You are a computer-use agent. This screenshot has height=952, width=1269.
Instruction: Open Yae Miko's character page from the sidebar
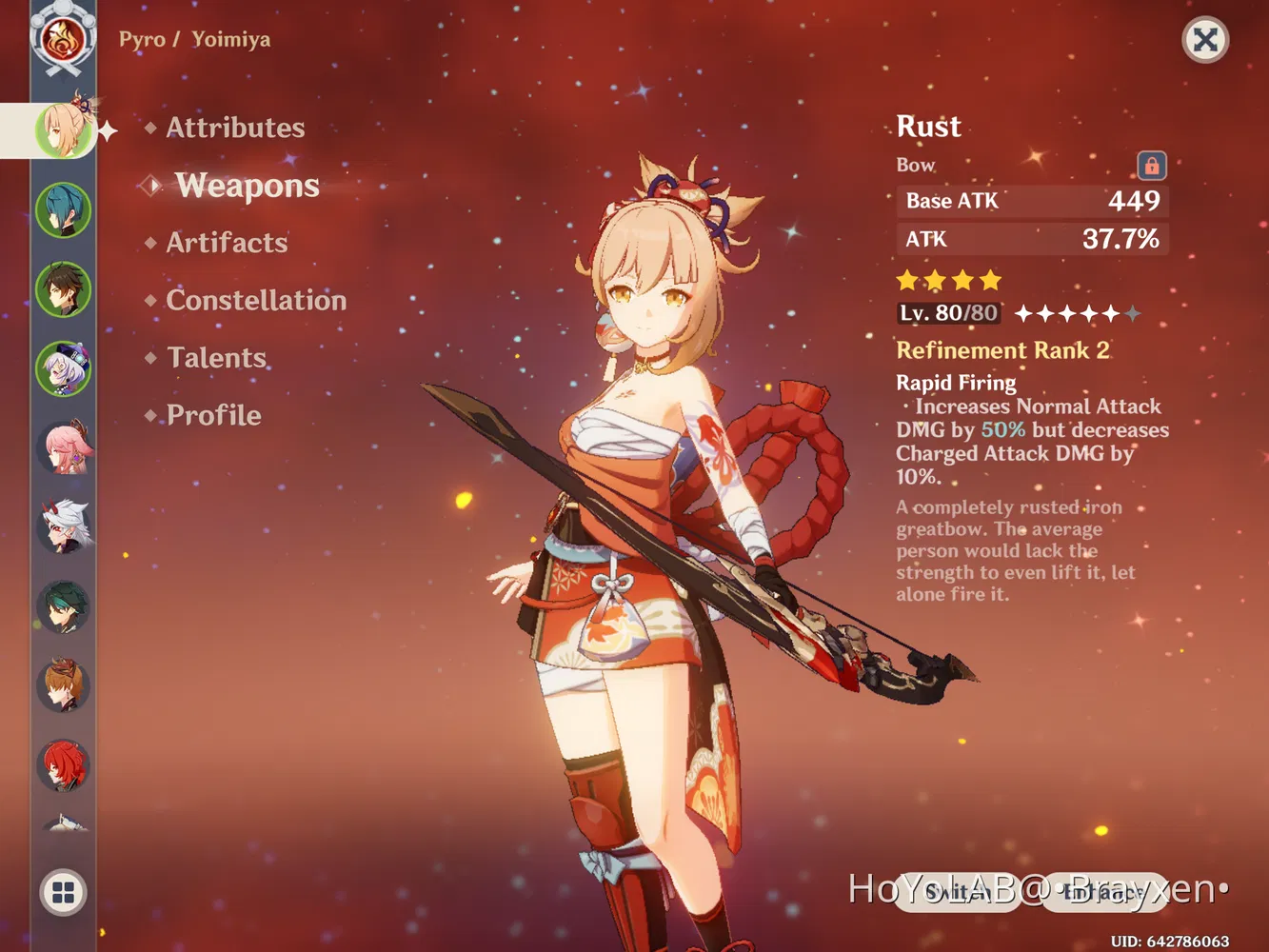[63, 447]
